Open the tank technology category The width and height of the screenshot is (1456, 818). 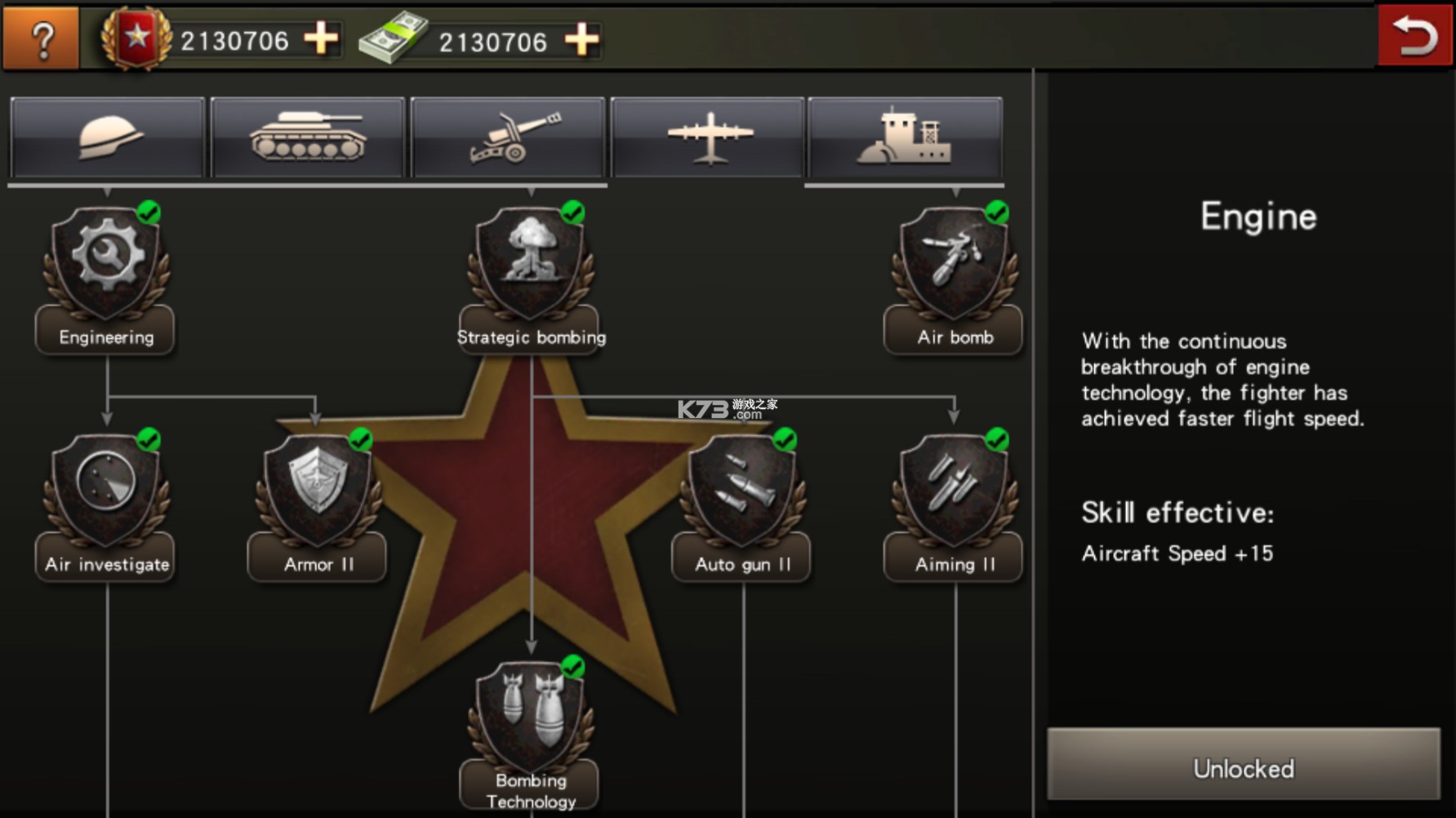(x=308, y=137)
